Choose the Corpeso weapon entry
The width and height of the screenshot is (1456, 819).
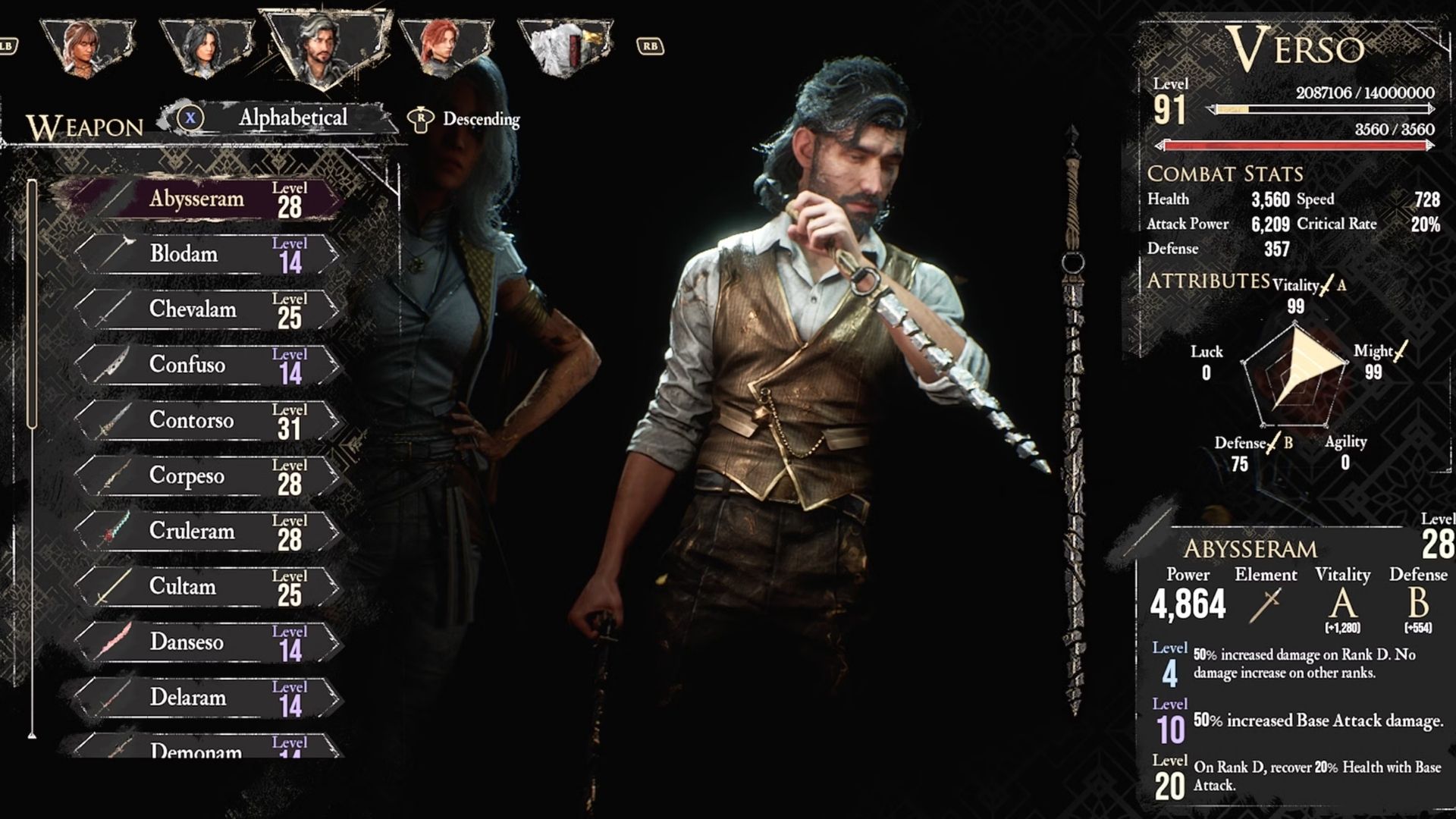pyautogui.click(x=205, y=475)
